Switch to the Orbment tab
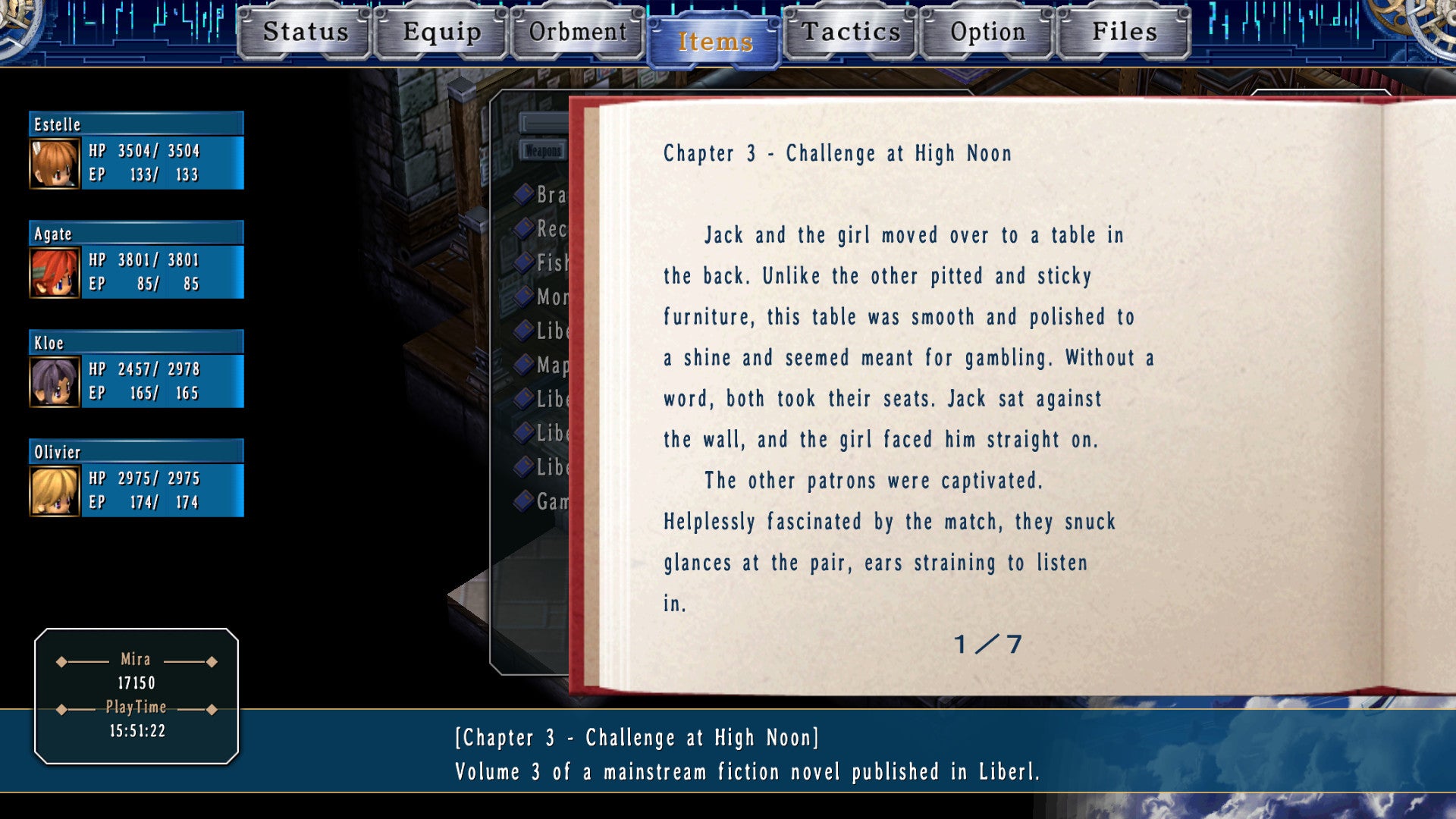This screenshot has height=819, width=1456. coord(578,33)
